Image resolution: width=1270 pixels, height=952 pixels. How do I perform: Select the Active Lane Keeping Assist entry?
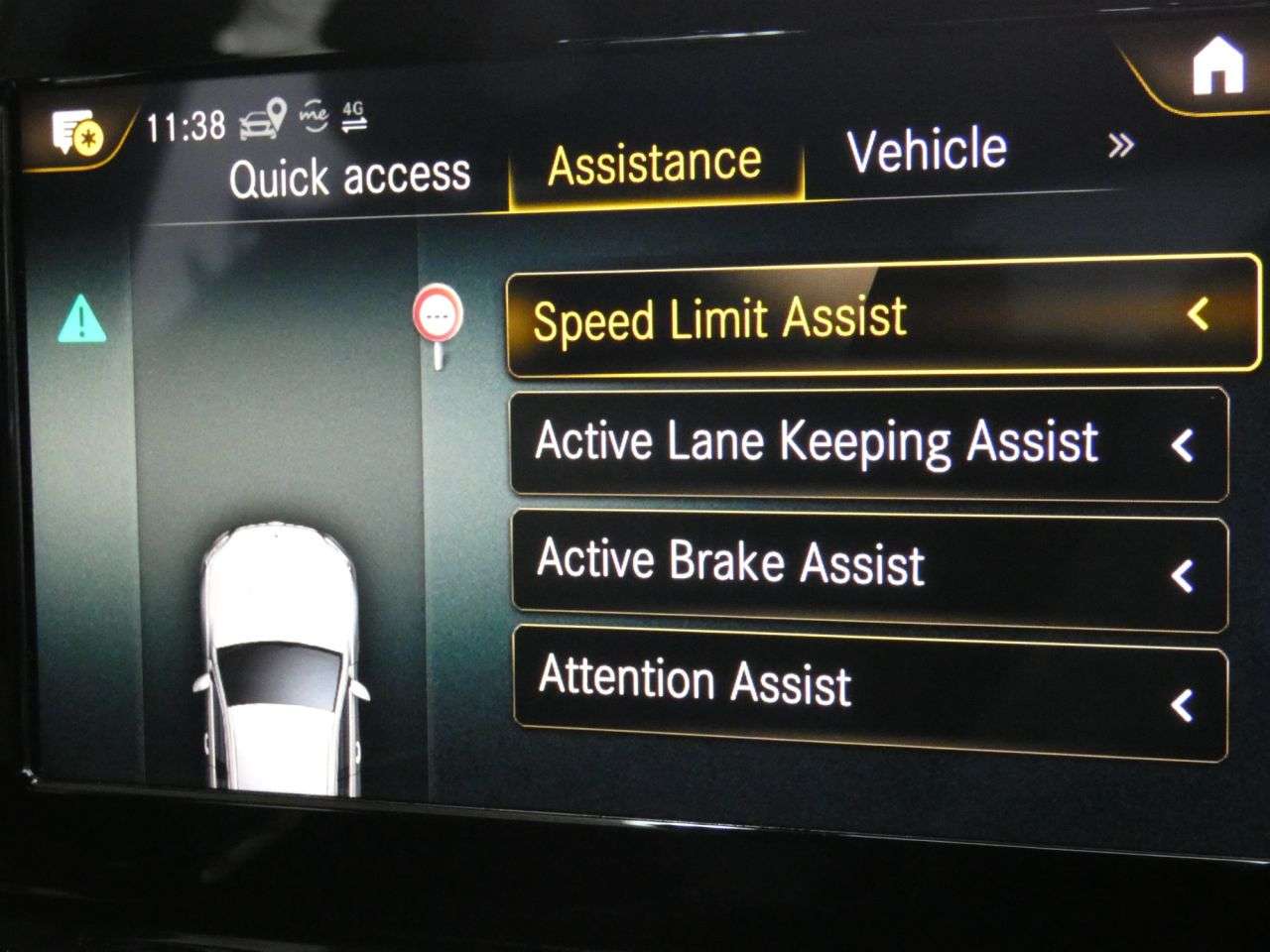tap(814, 442)
